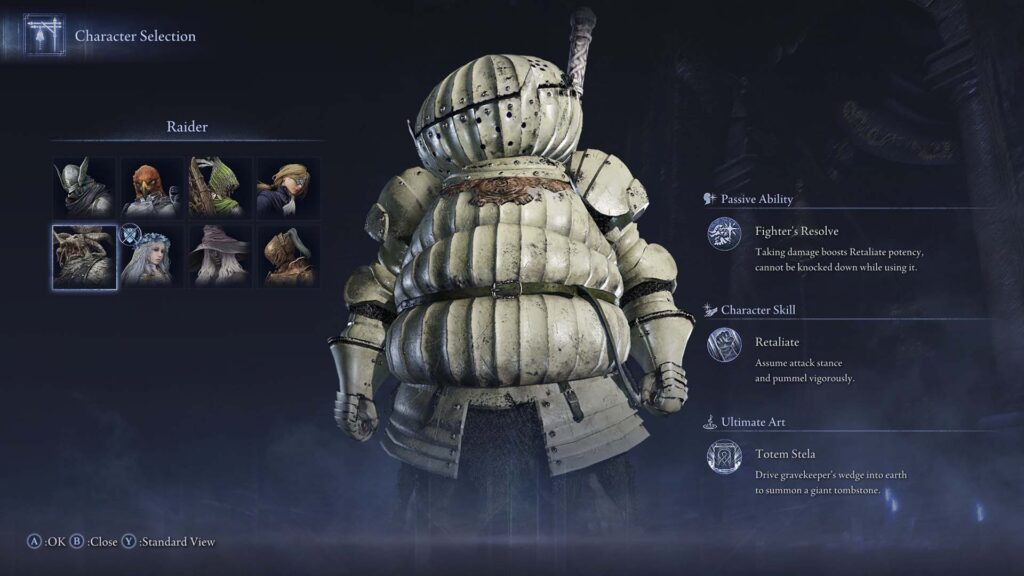Screen dimensions: 1024x576
Task: Pick the green-hooded archer portrait
Action: point(219,187)
